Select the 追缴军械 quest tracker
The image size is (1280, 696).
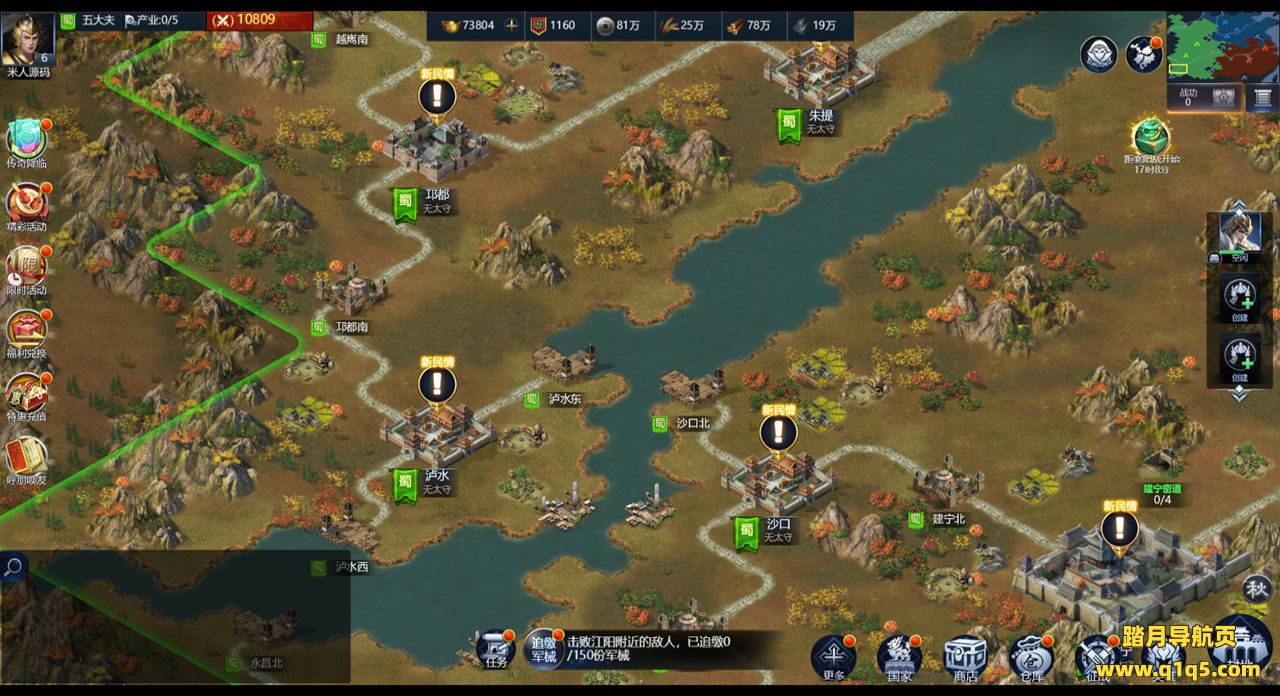(x=543, y=649)
